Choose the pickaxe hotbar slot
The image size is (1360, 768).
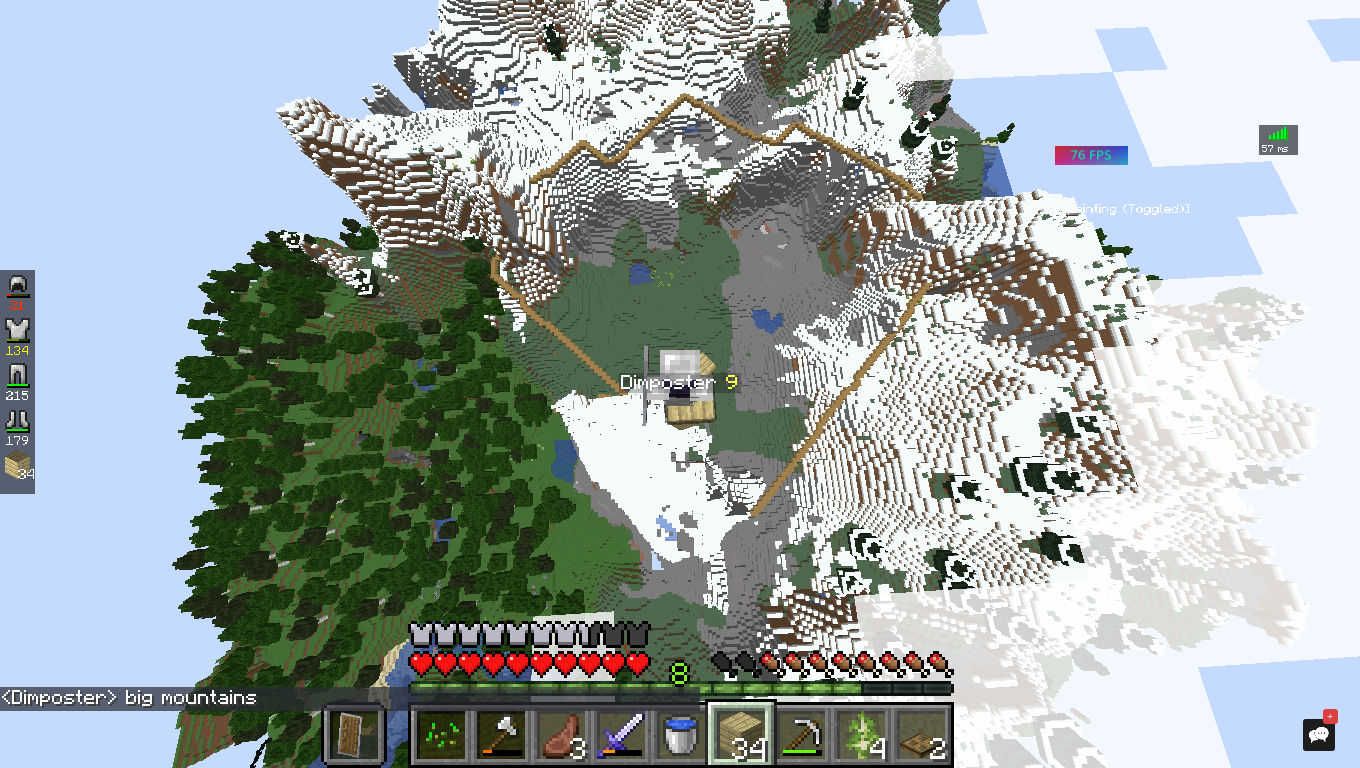tap(801, 735)
